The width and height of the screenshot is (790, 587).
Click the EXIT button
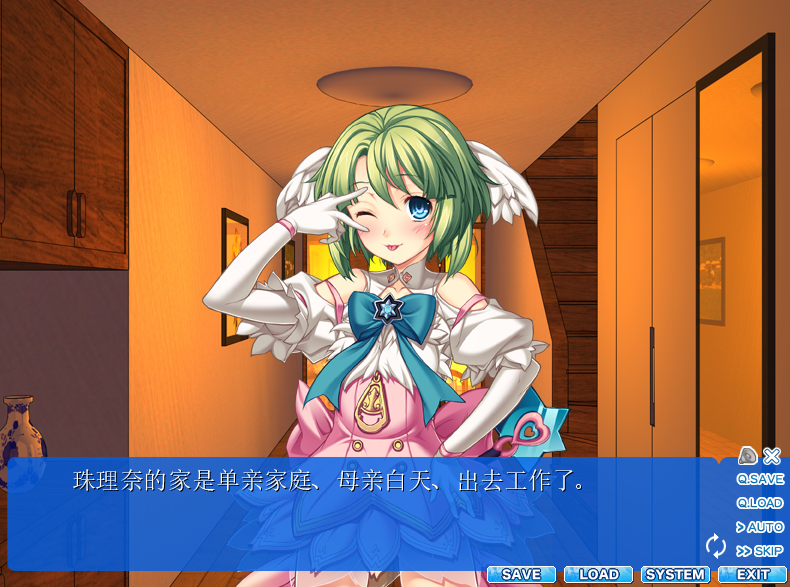tap(752, 575)
